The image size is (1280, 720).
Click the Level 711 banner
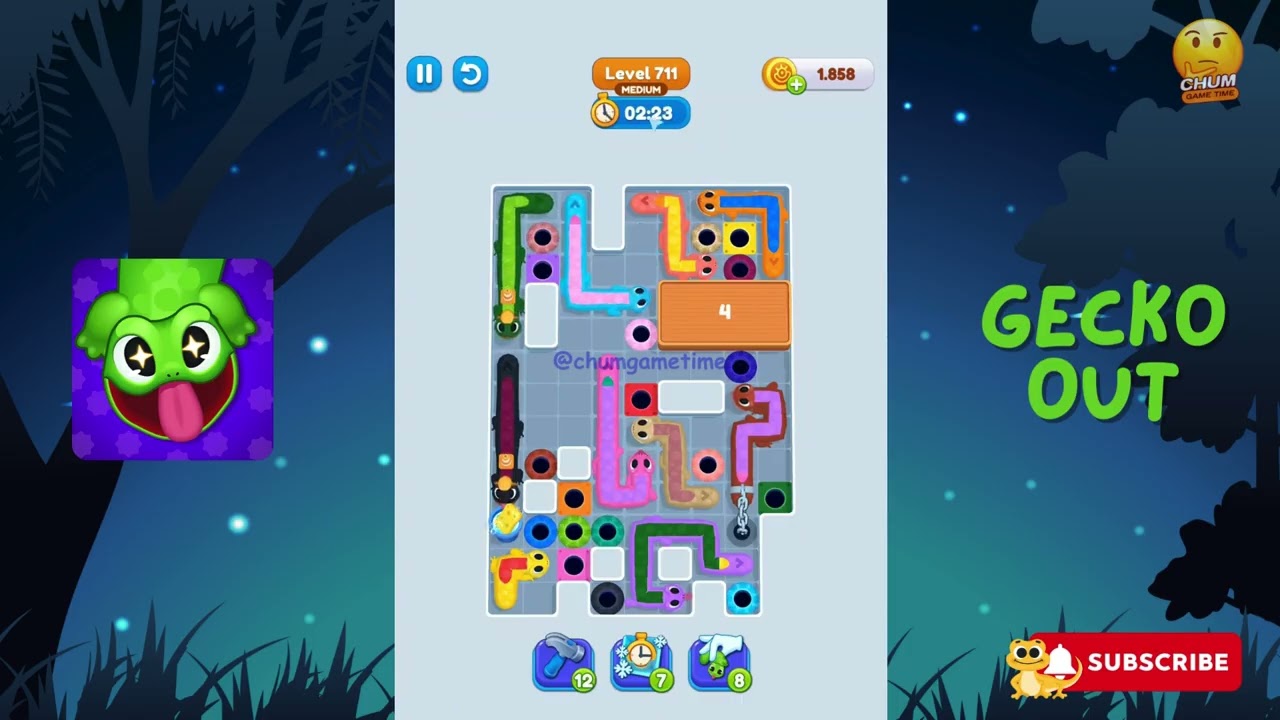tap(640, 73)
